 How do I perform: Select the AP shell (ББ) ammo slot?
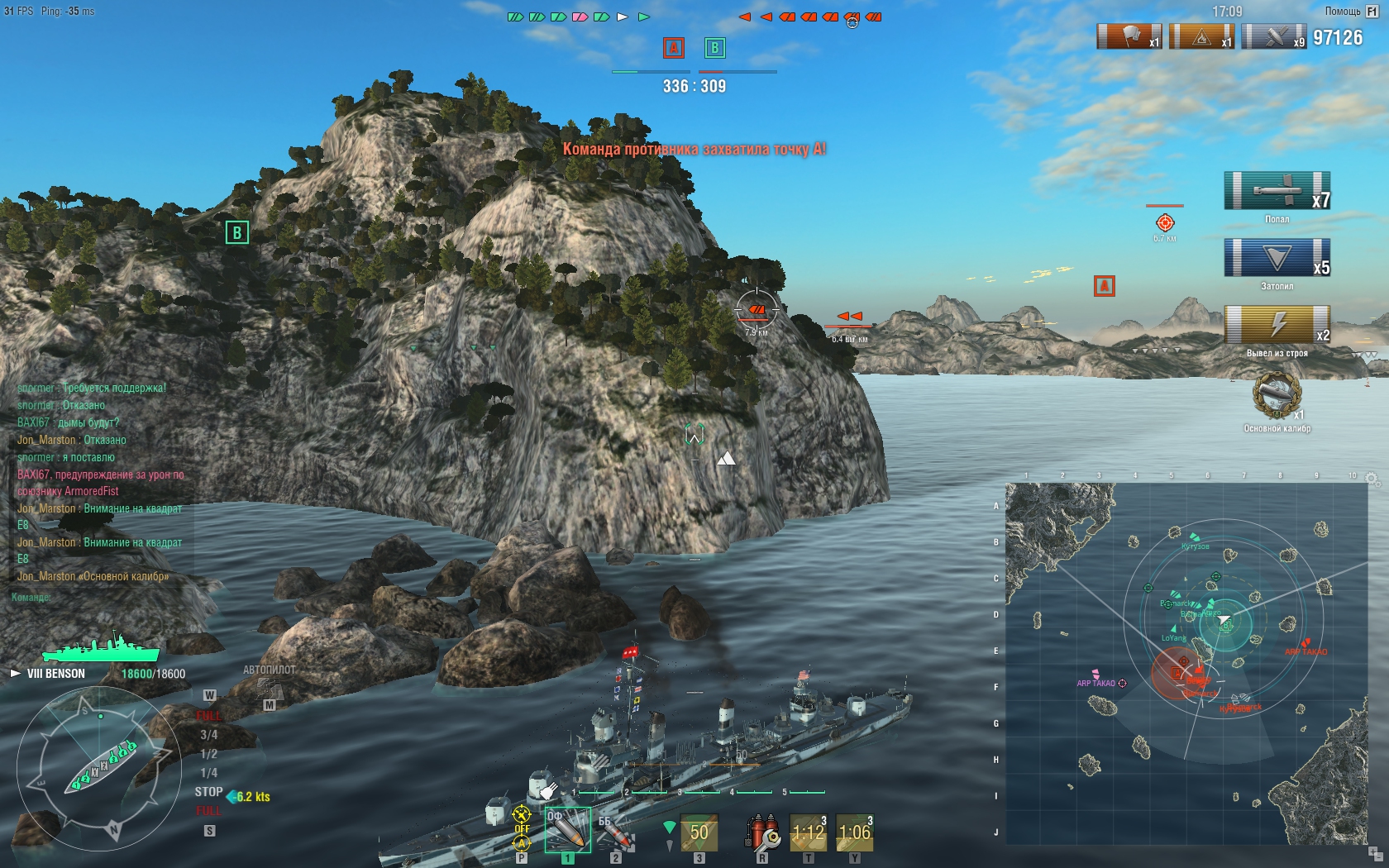tap(614, 831)
